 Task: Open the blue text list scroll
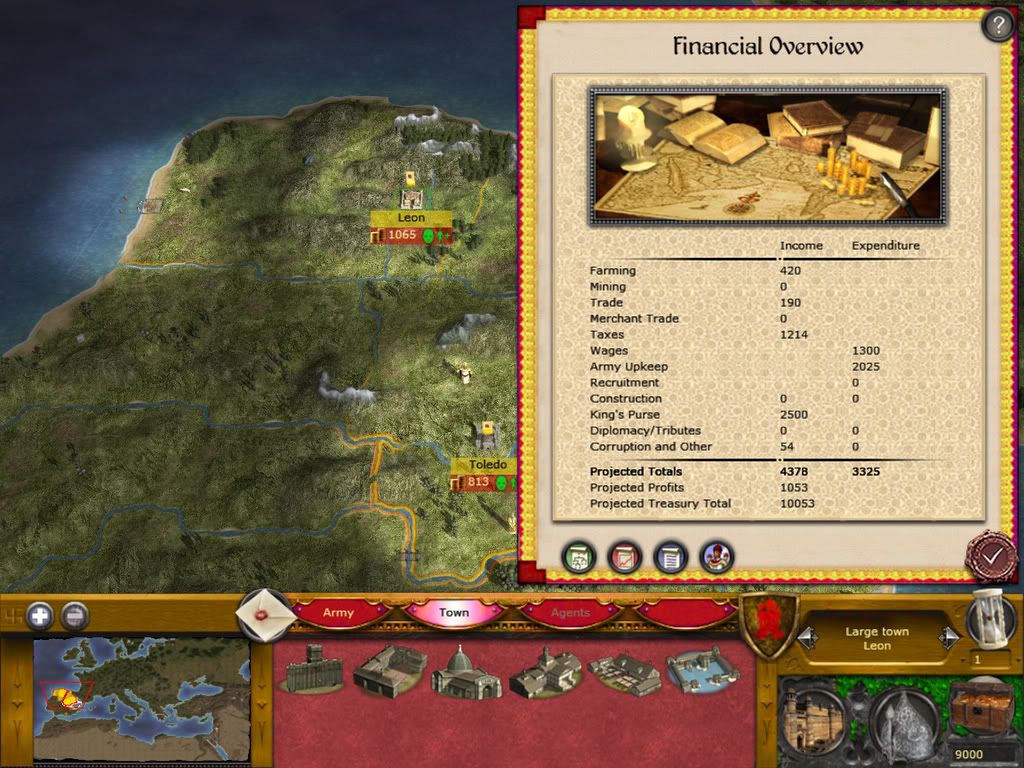671,557
